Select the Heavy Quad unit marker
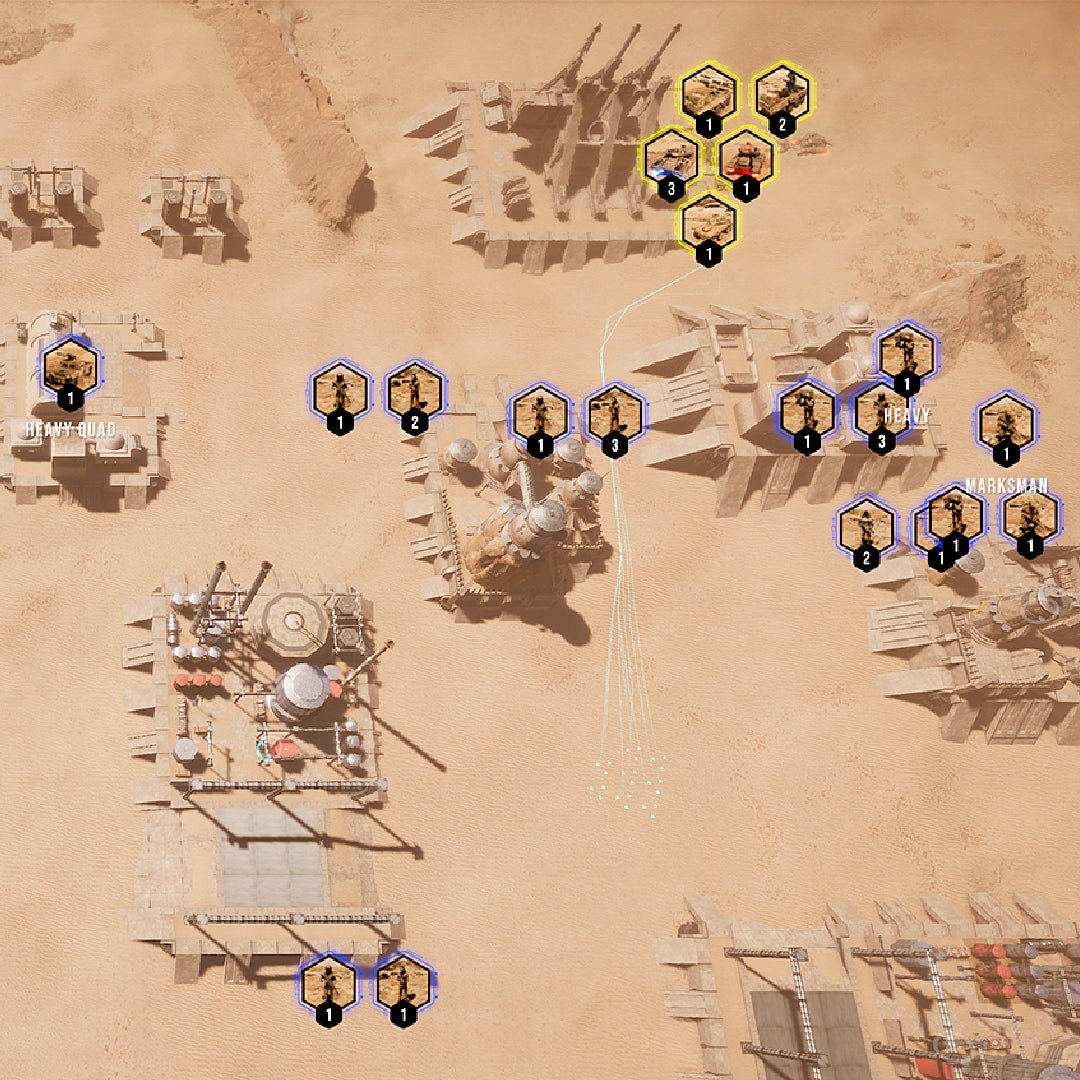The height and width of the screenshot is (1080, 1080). pyautogui.click(x=70, y=366)
